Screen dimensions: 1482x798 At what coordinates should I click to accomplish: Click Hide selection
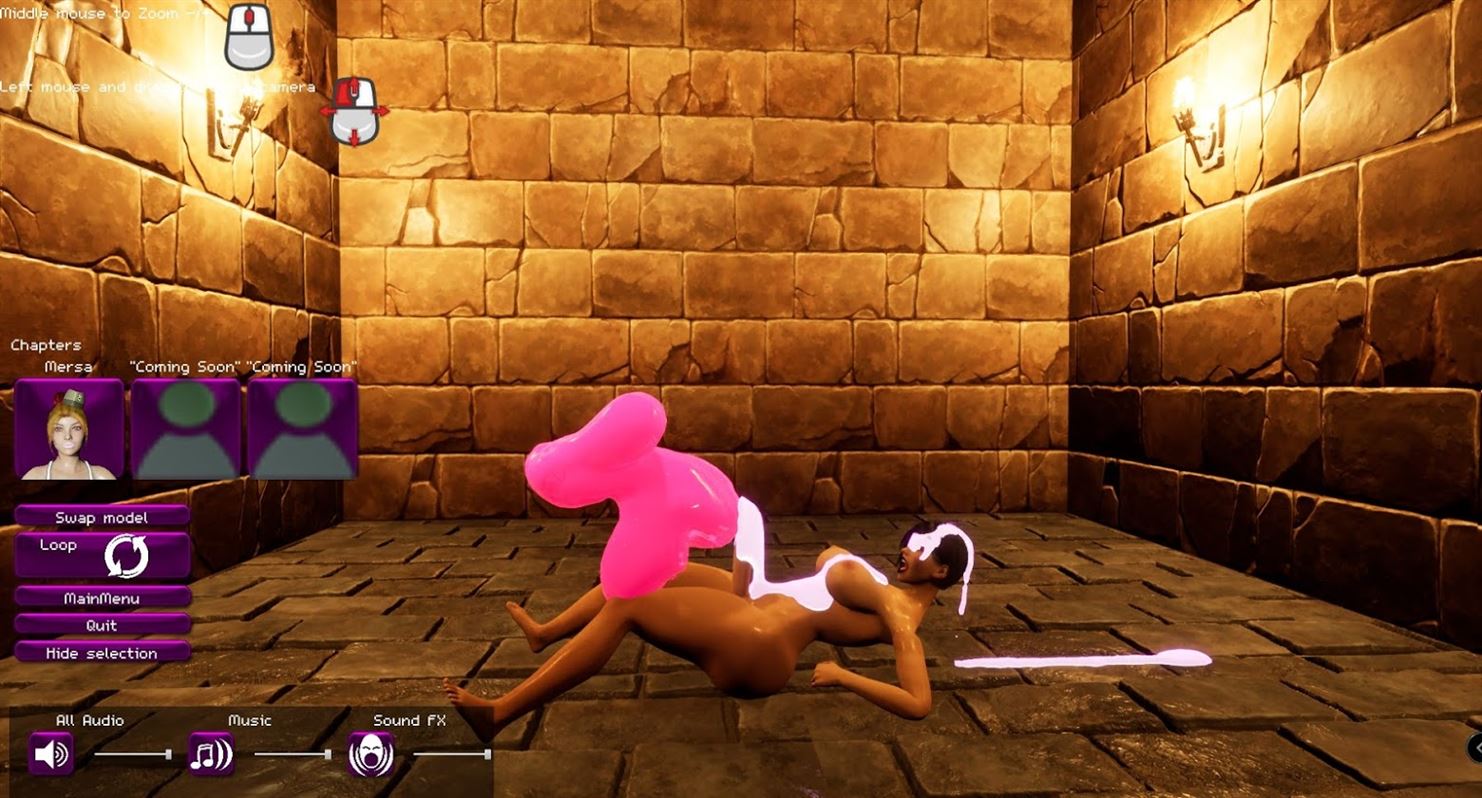[x=102, y=653]
